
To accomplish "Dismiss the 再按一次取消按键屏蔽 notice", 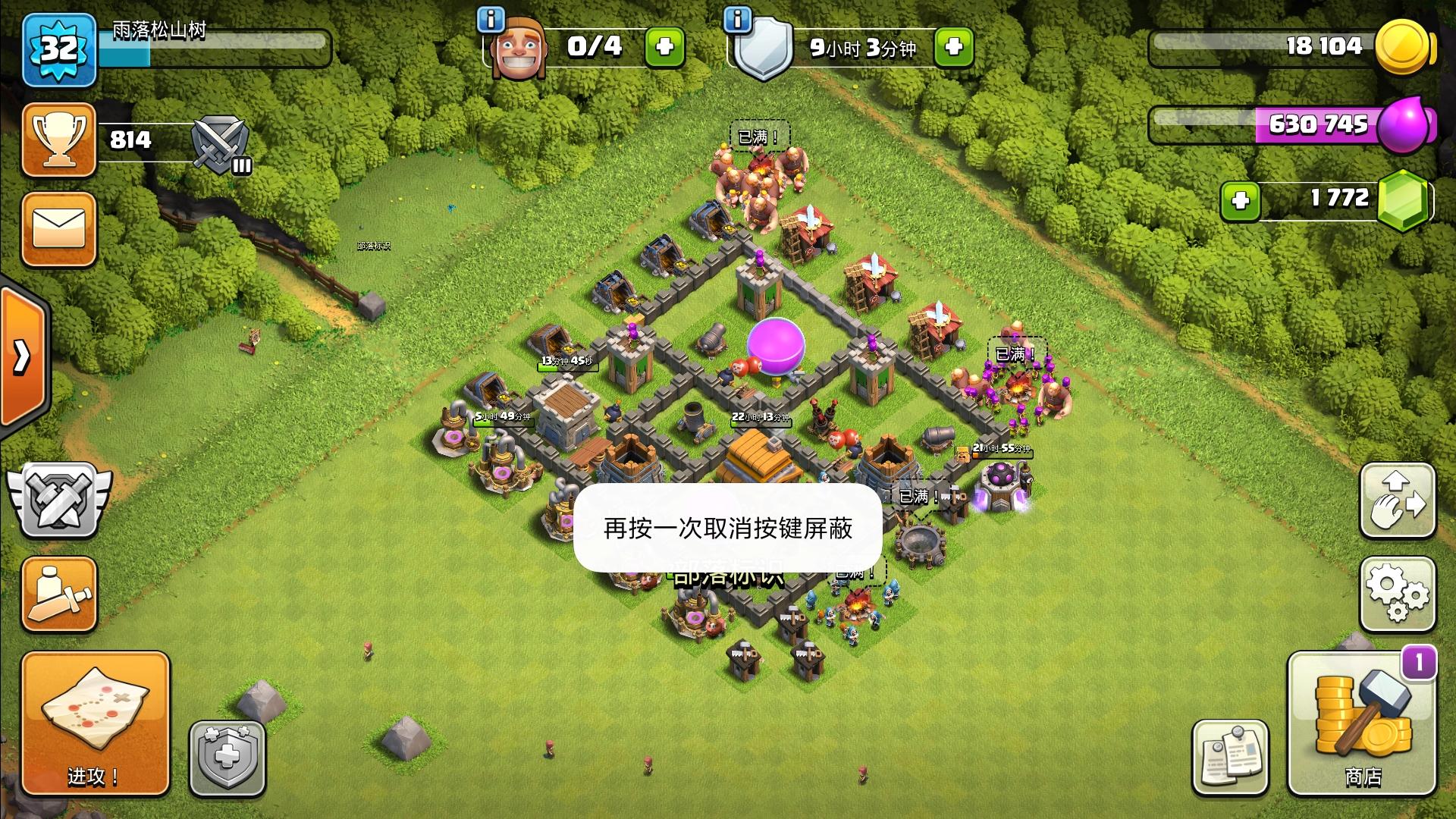I will click(728, 531).
